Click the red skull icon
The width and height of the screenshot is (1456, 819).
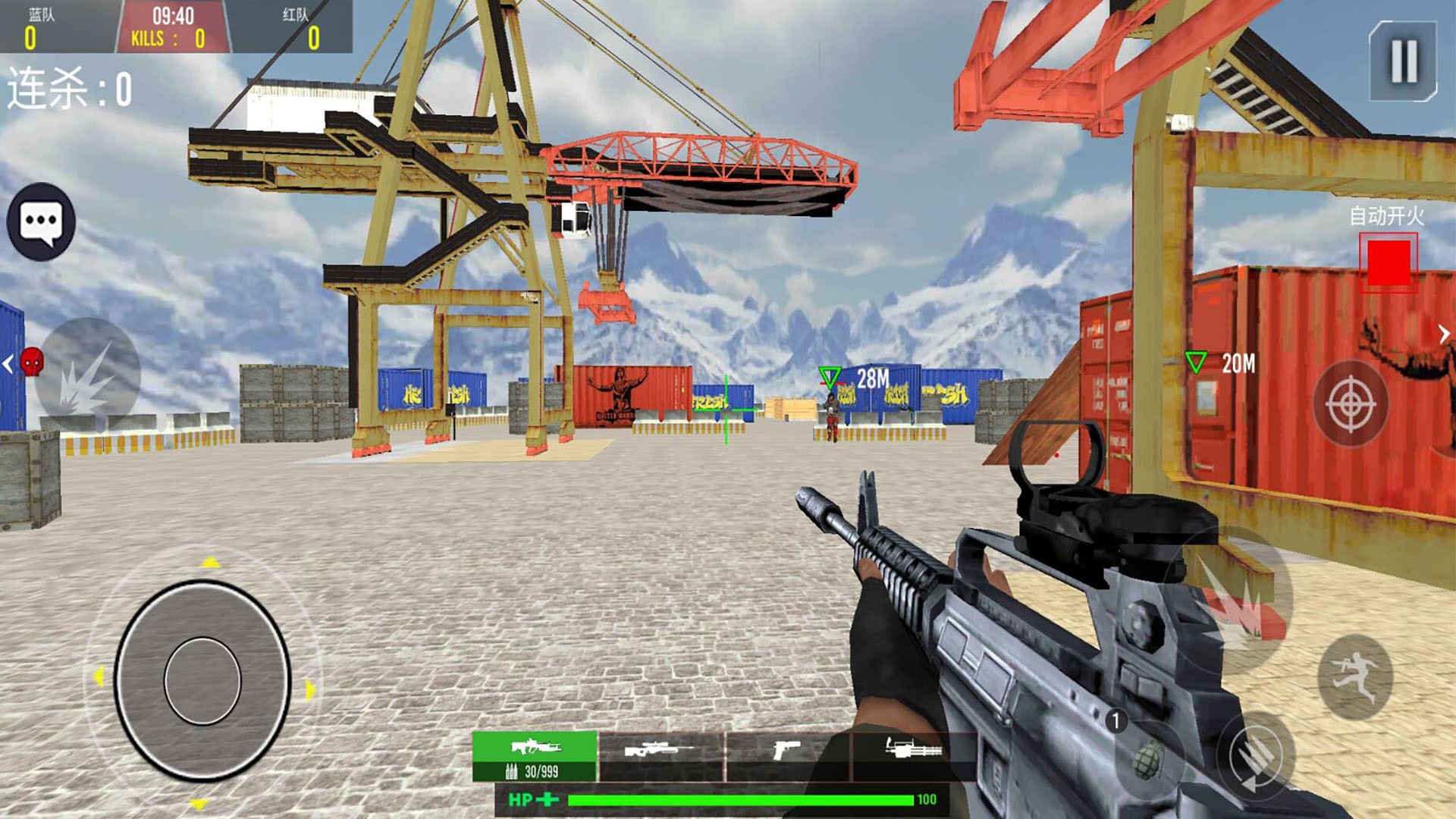32,362
